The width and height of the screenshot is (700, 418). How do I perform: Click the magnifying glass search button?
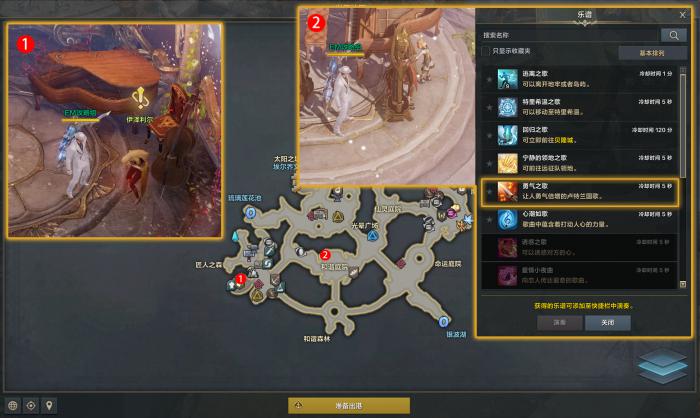coord(673,35)
